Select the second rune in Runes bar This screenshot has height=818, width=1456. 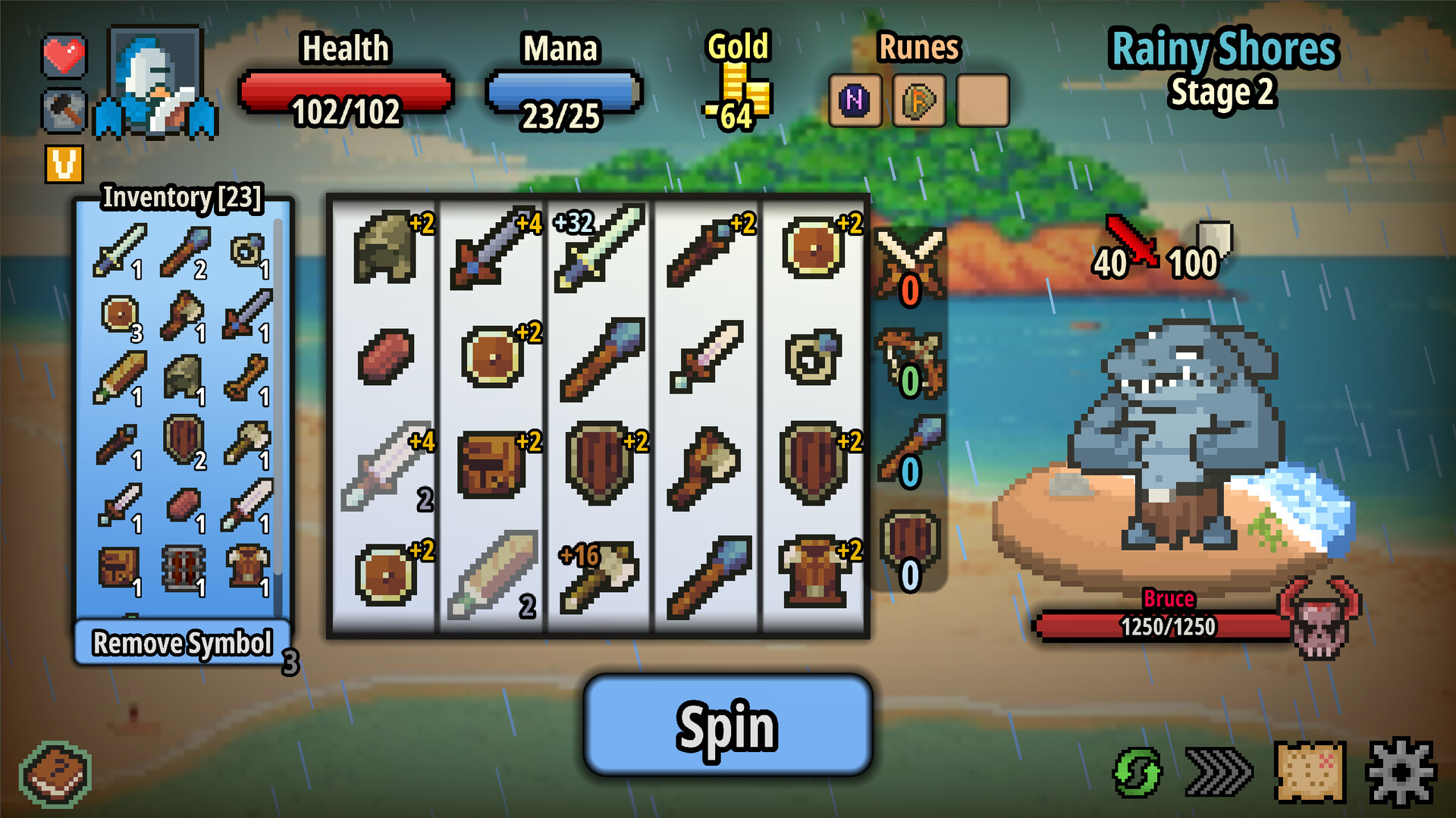coord(919,101)
